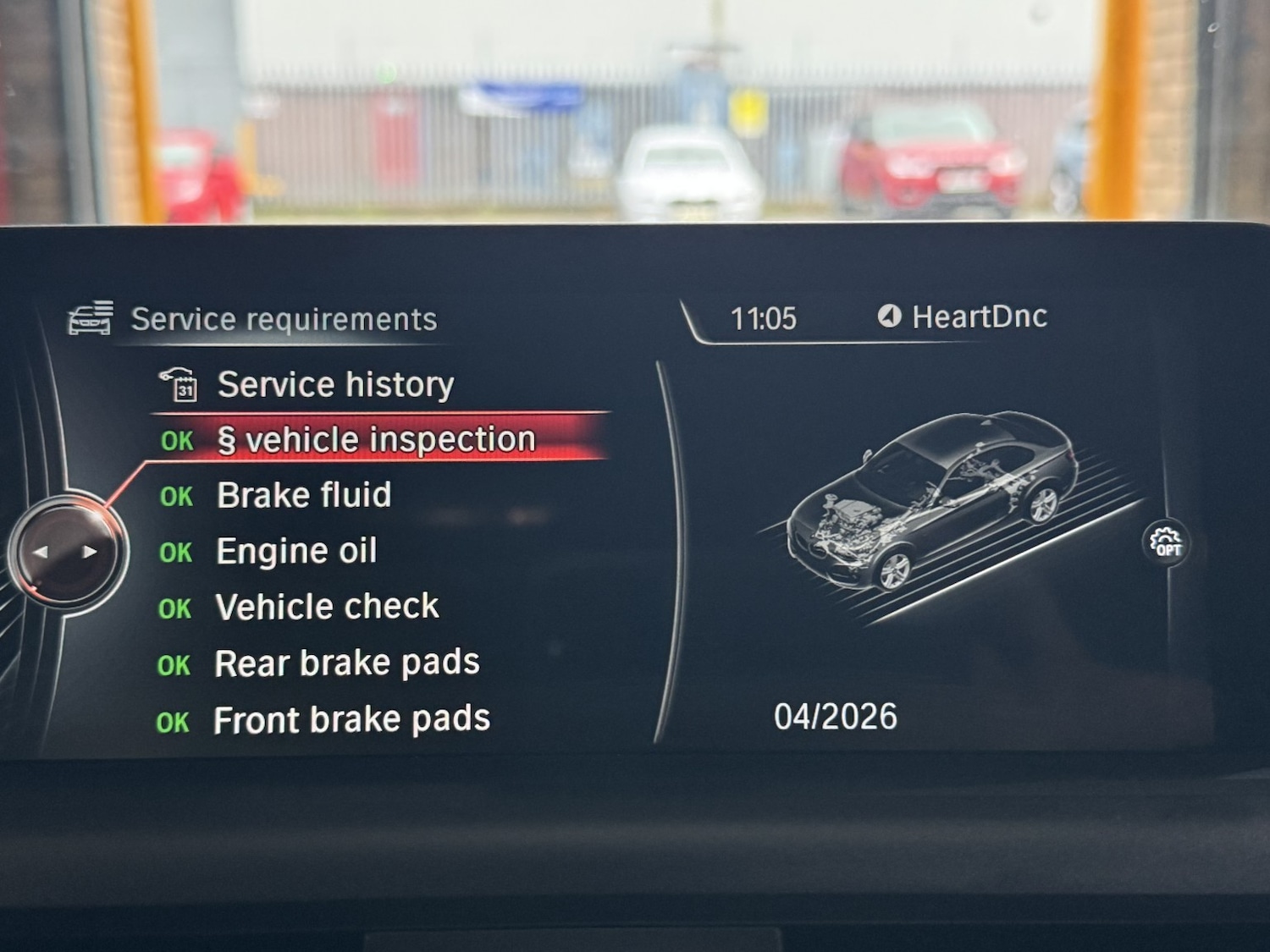This screenshot has height=952, width=1270.
Task: Select the vehicle inspection row
Action: [x=376, y=440]
